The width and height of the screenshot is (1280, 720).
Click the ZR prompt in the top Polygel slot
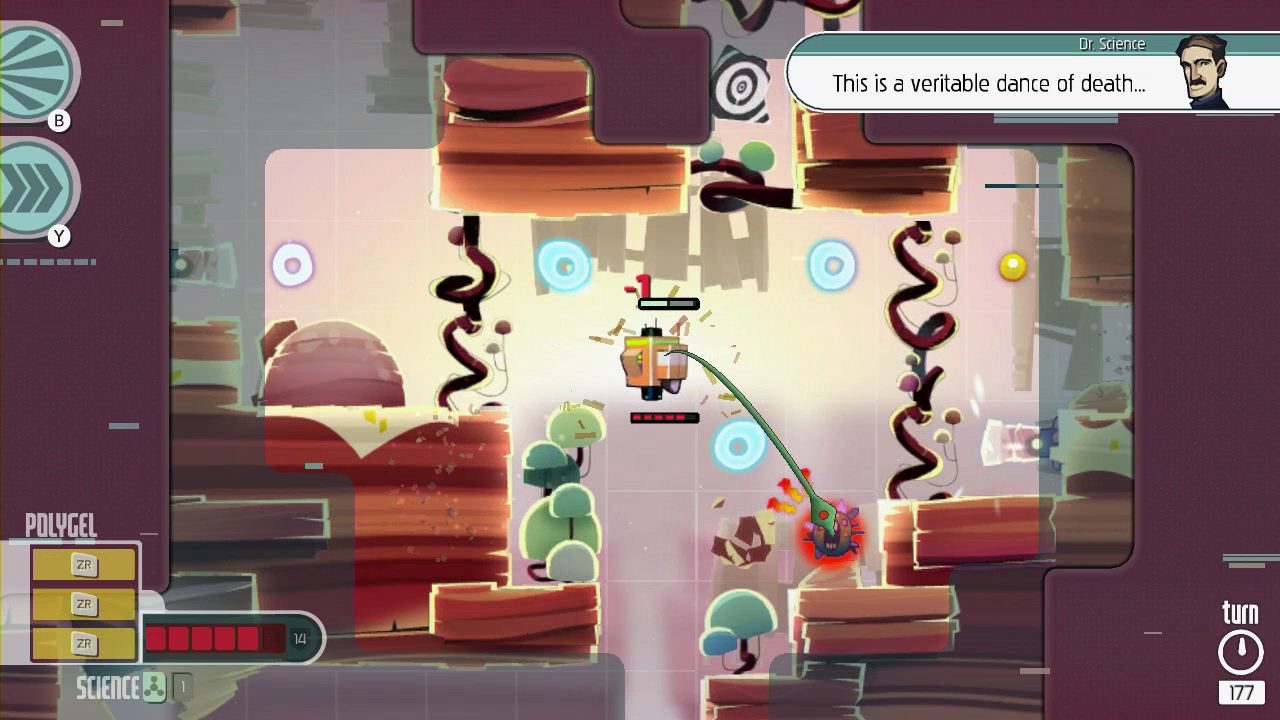[x=85, y=565]
